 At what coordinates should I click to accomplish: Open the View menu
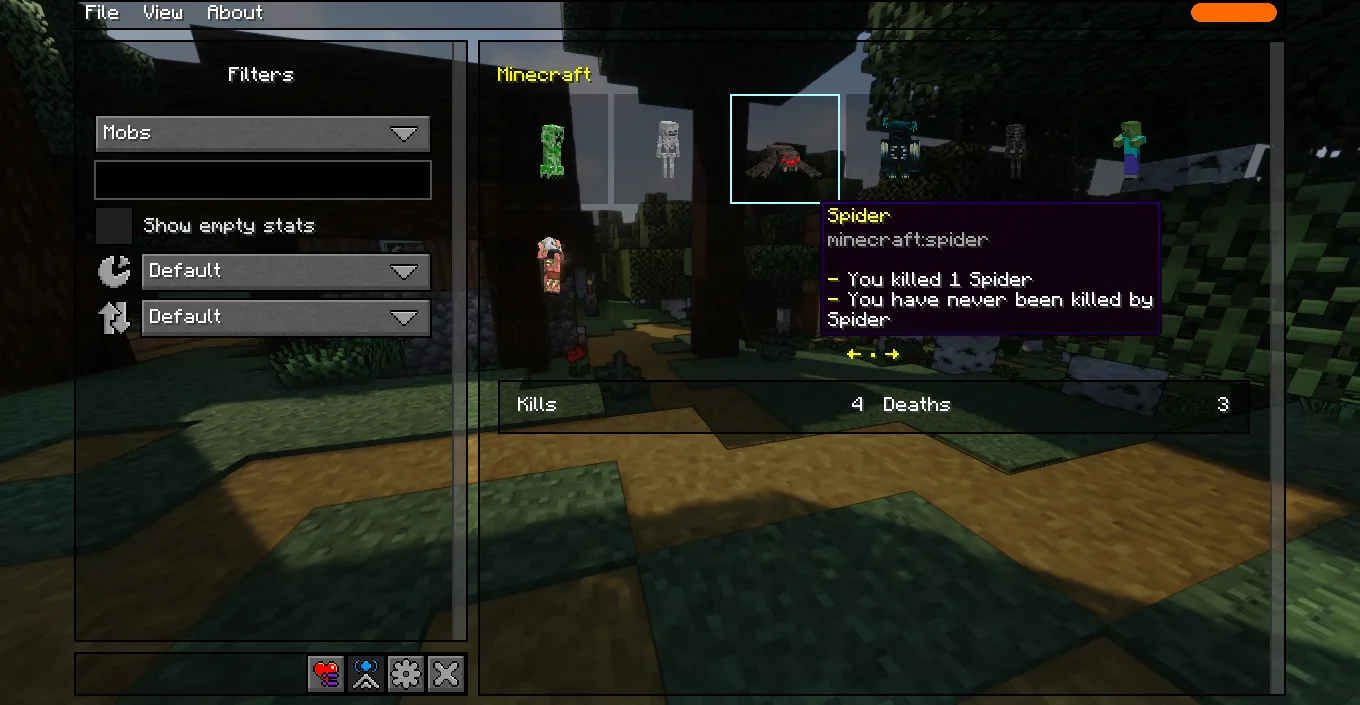pyautogui.click(x=162, y=13)
